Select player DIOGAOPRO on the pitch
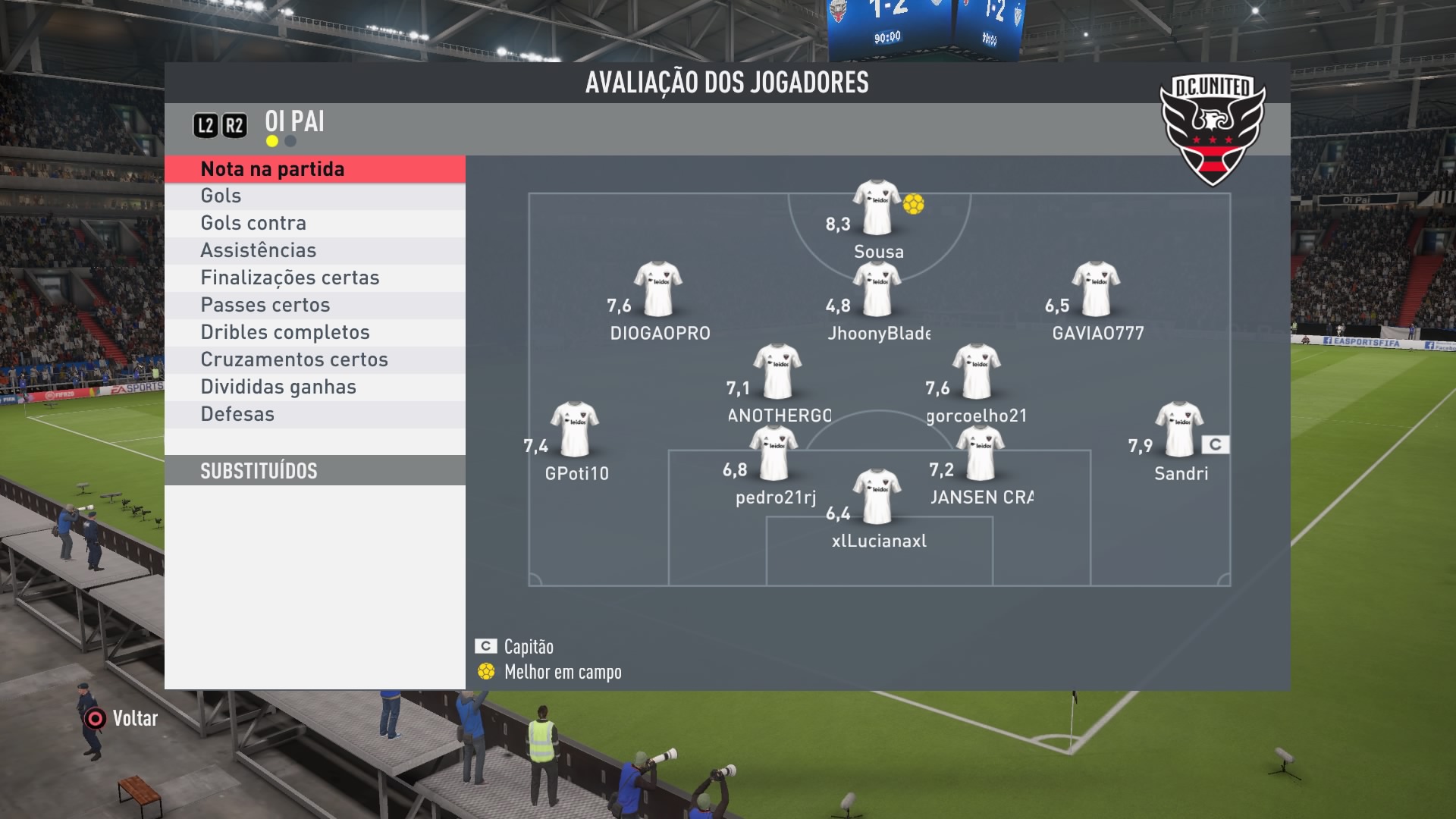 [x=658, y=289]
